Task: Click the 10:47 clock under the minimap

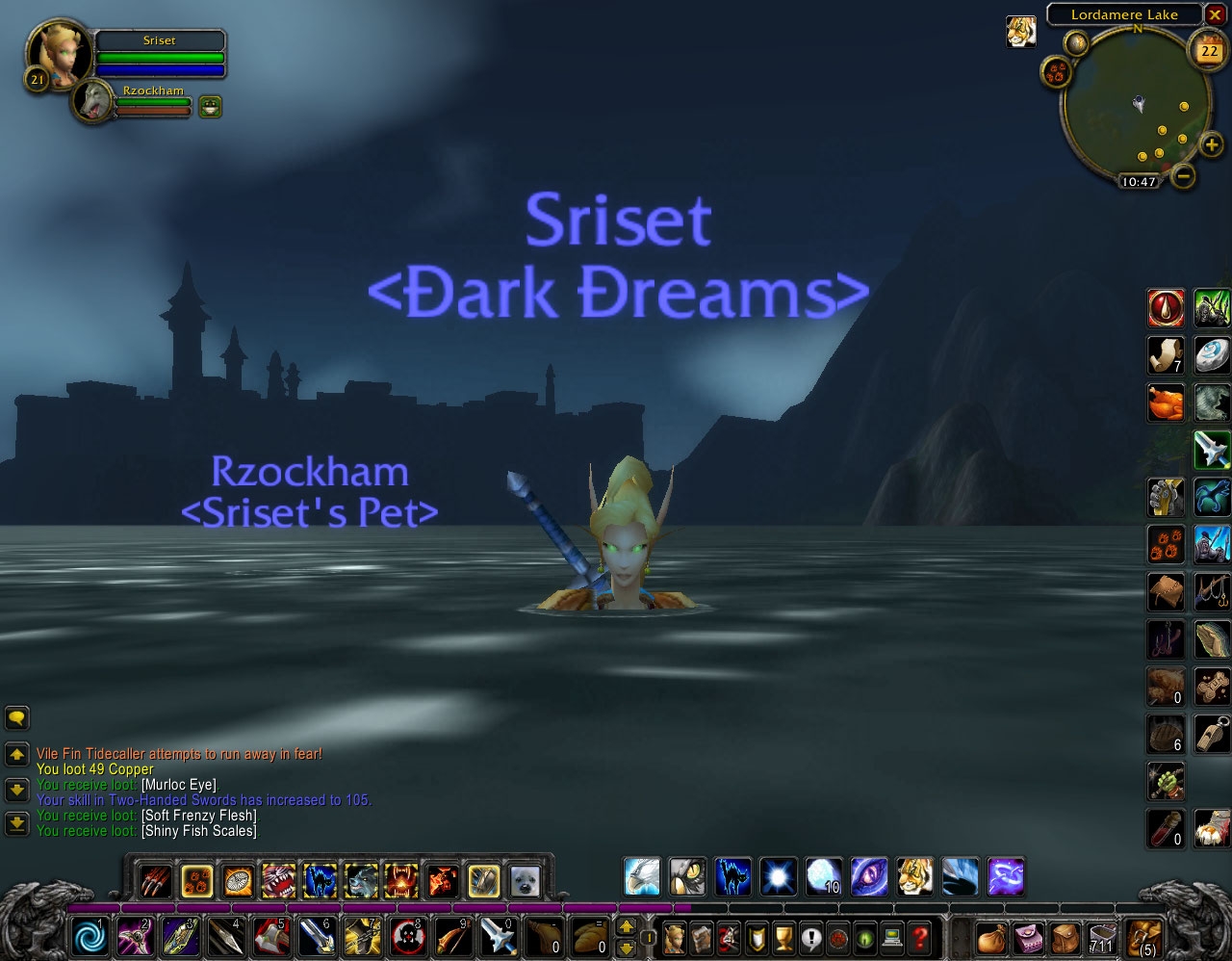Action: point(1139,181)
